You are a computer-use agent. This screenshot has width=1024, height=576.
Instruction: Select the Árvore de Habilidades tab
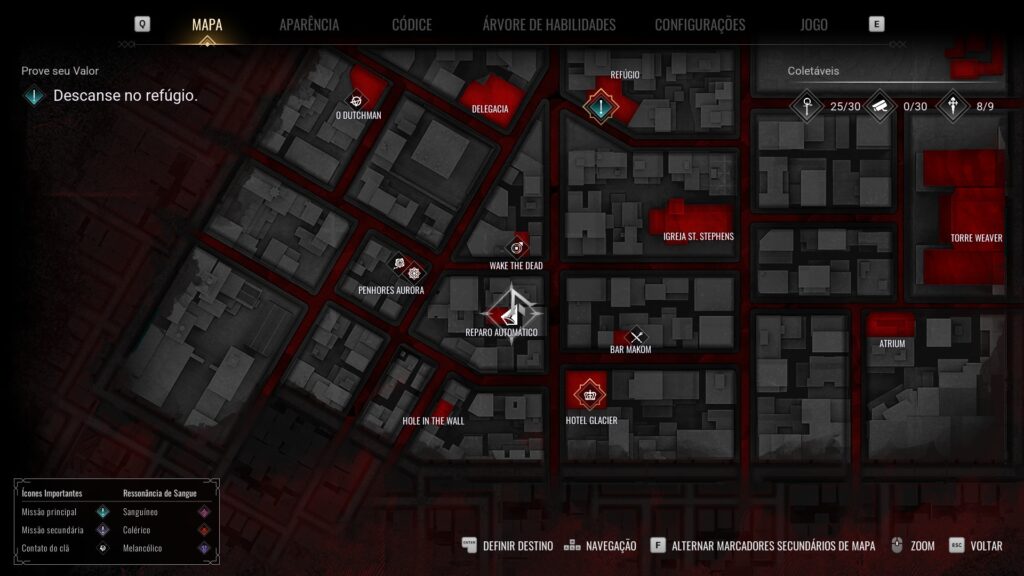coord(548,24)
